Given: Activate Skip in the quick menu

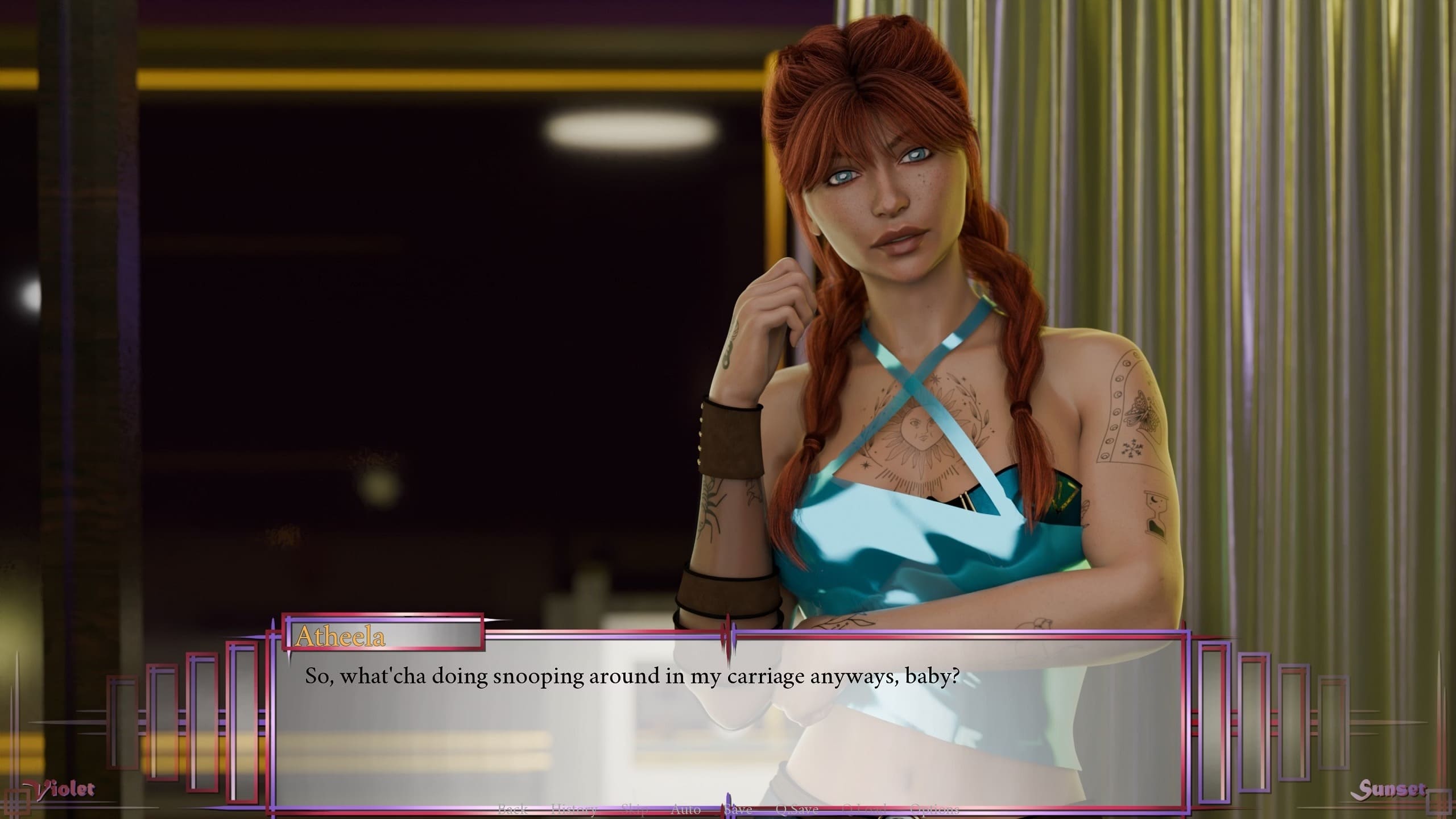Looking at the screenshot, I should click(634, 809).
